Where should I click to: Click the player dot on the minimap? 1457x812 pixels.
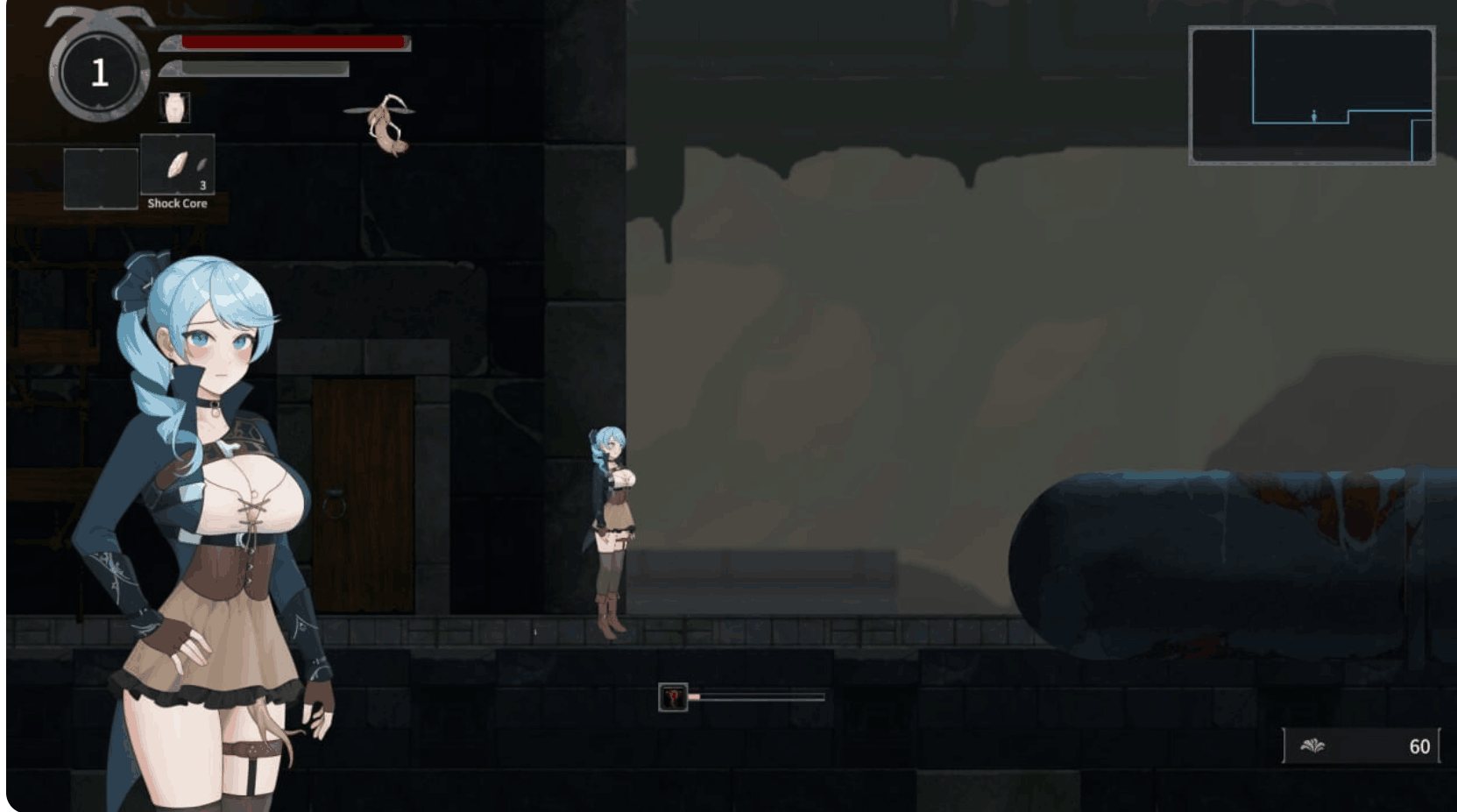tap(1313, 115)
